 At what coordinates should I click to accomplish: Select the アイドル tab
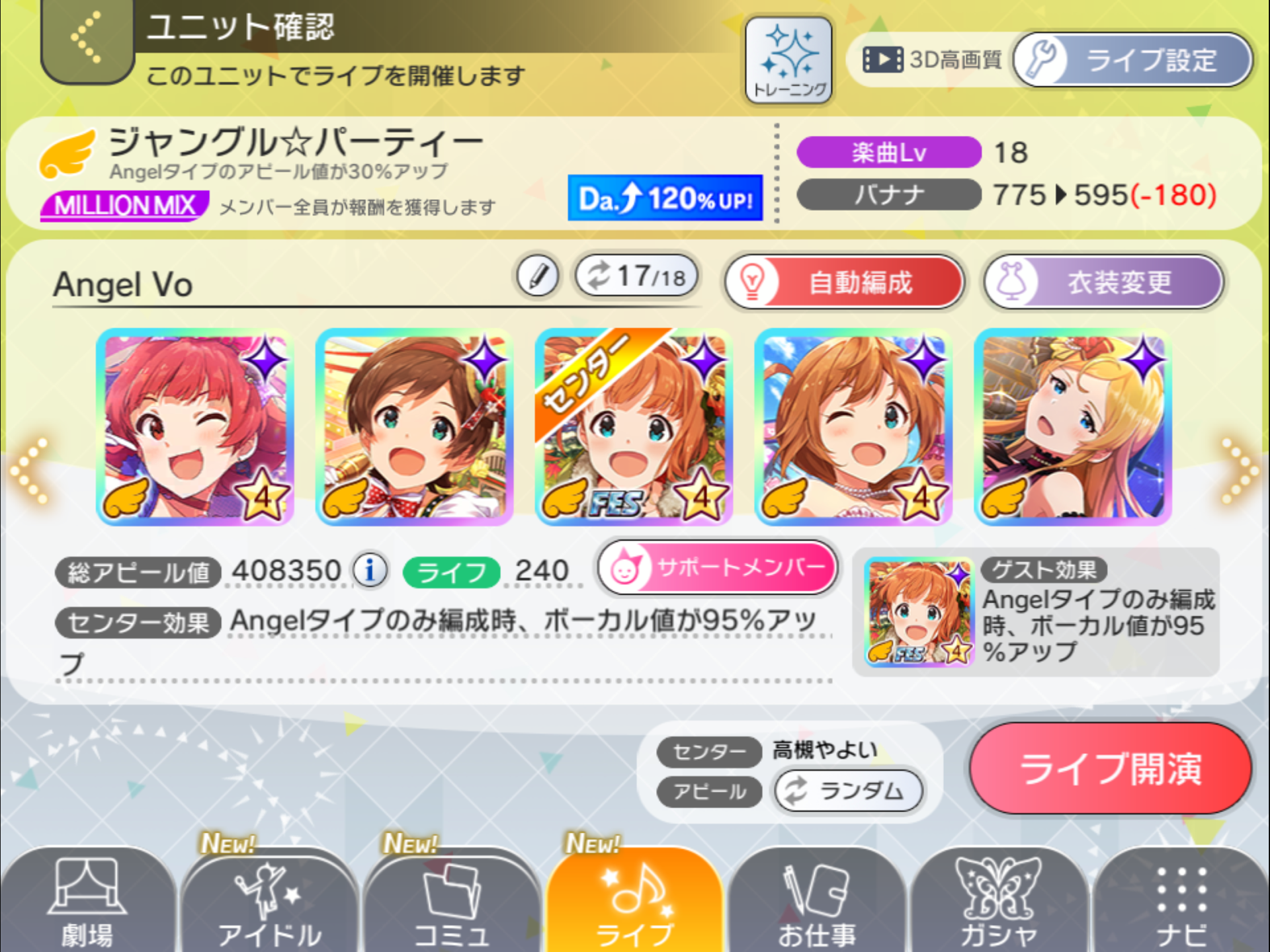[268, 899]
